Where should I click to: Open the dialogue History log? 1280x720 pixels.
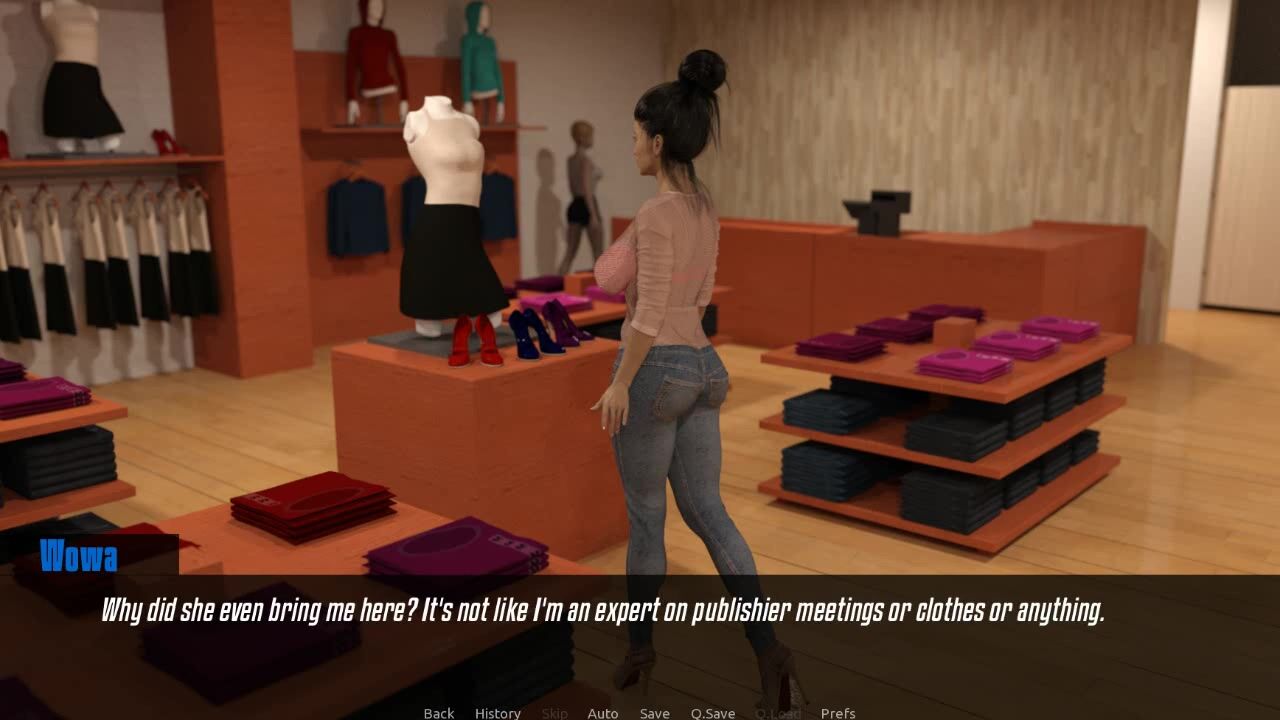(497, 713)
